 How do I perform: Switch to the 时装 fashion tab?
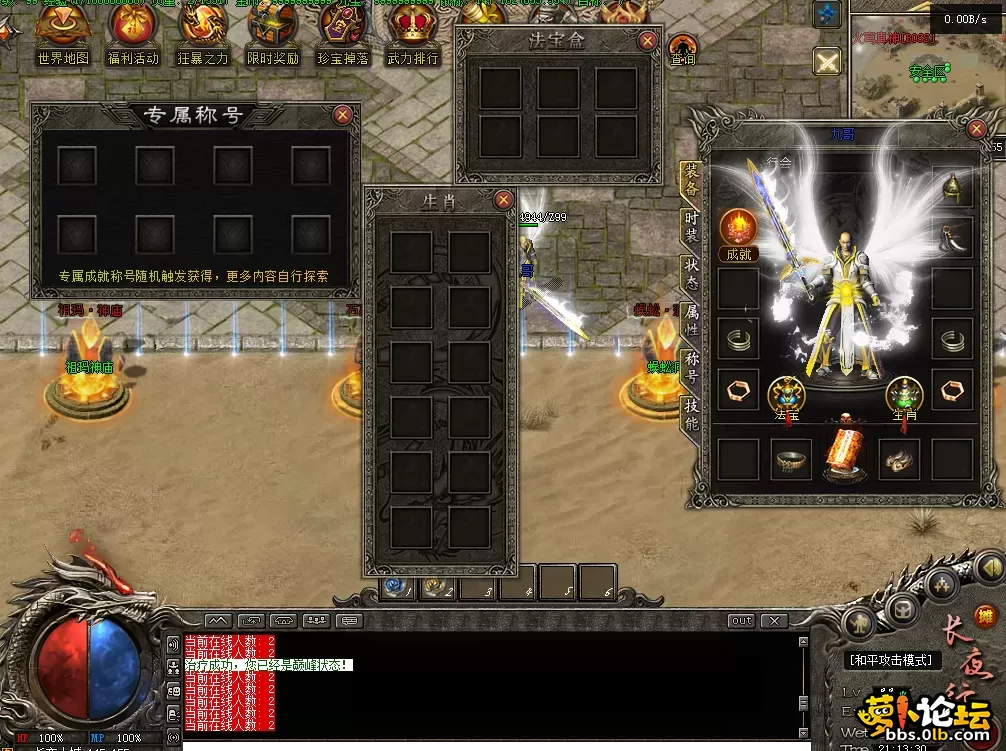pyautogui.click(x=691, y=229)
